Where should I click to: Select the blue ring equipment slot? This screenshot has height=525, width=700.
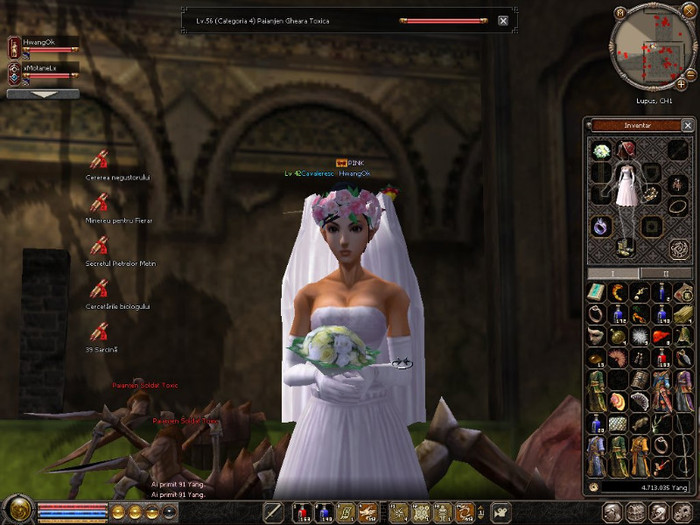click(601, 225)
